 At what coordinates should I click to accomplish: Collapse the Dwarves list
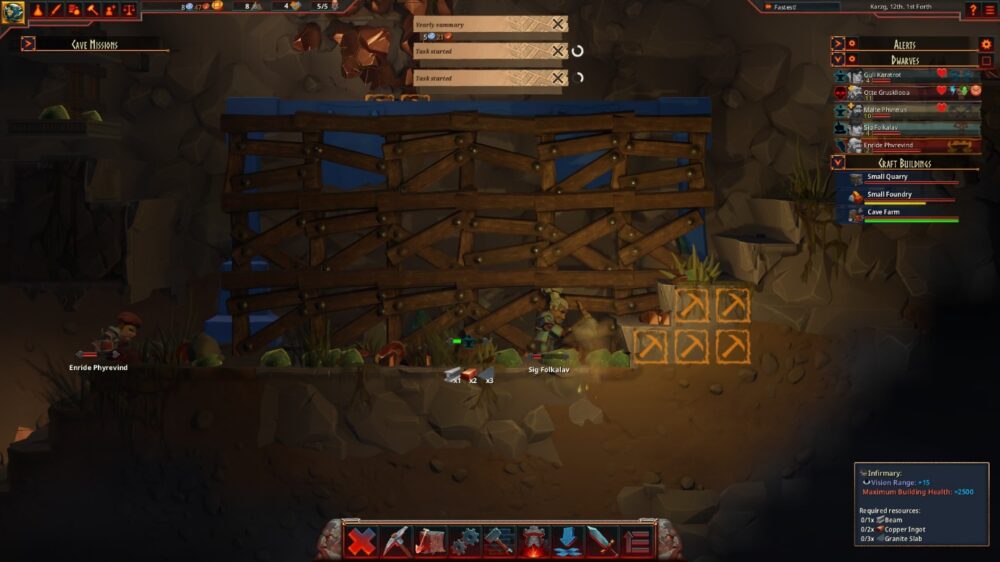click(838, 60)
